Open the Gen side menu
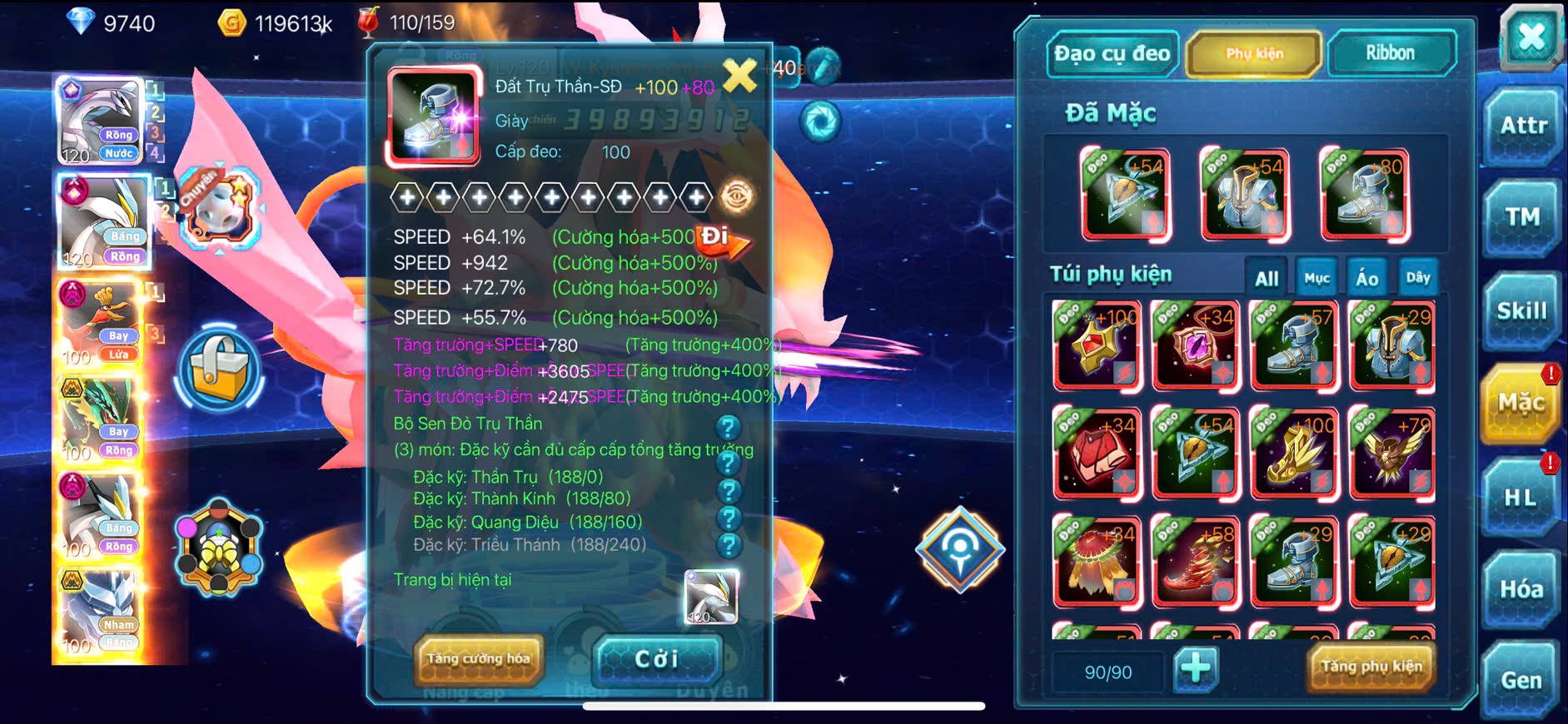Screen dimensions: 1568x724 tap(1521, 681)
